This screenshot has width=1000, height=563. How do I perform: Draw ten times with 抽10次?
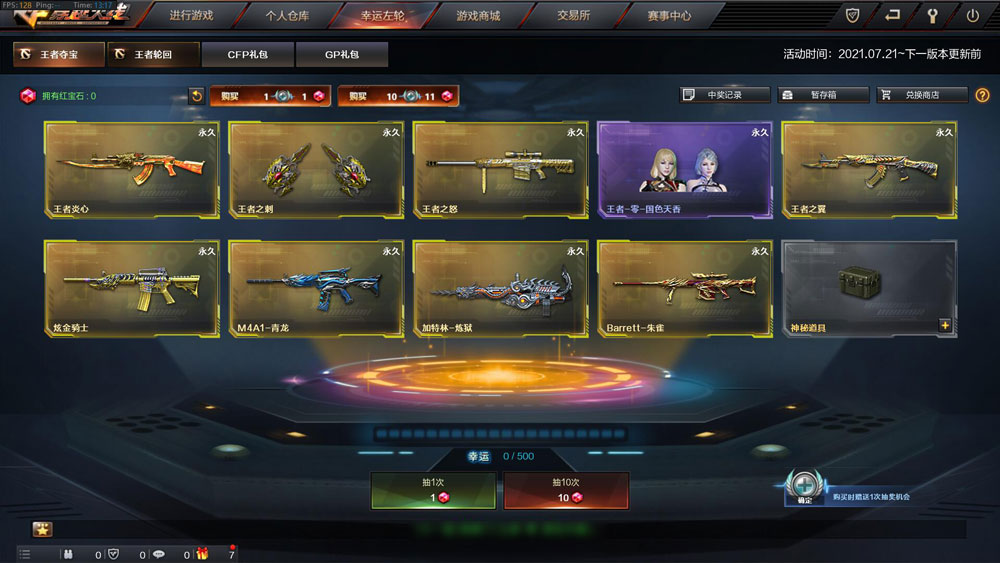point(566,490)
